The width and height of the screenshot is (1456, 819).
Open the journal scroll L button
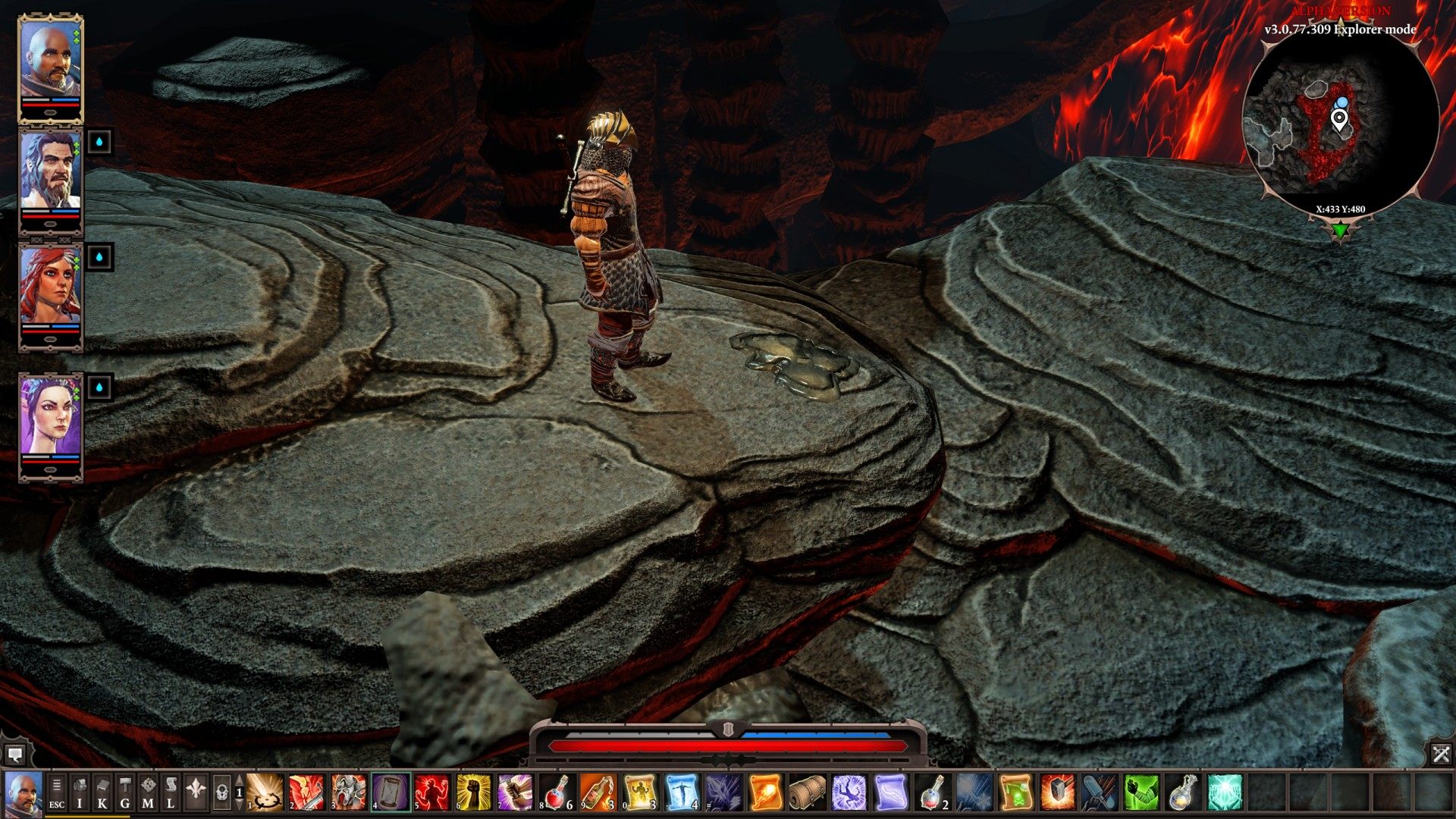point(171,792)
